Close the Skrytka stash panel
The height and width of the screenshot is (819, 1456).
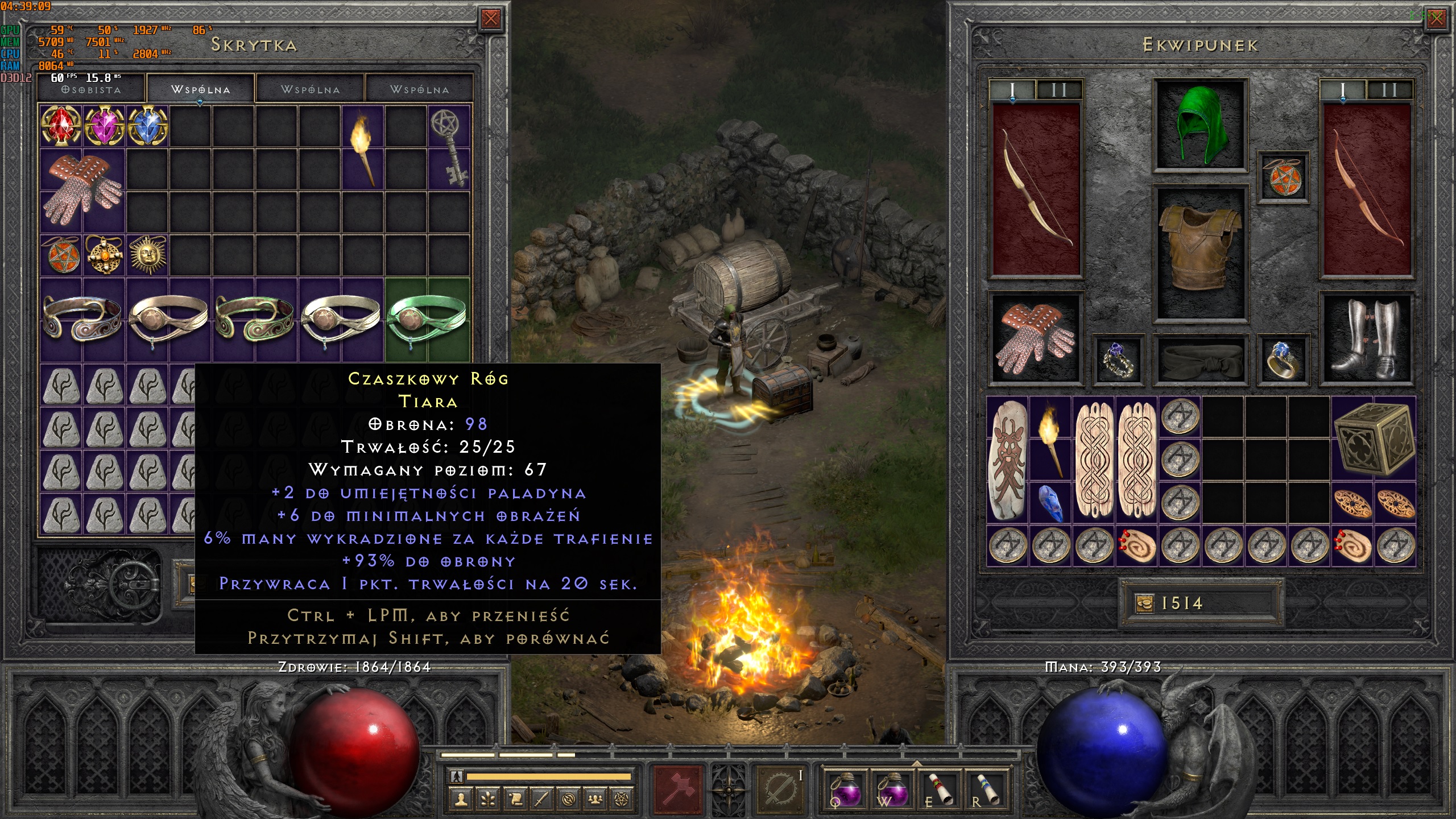(490, 19)
